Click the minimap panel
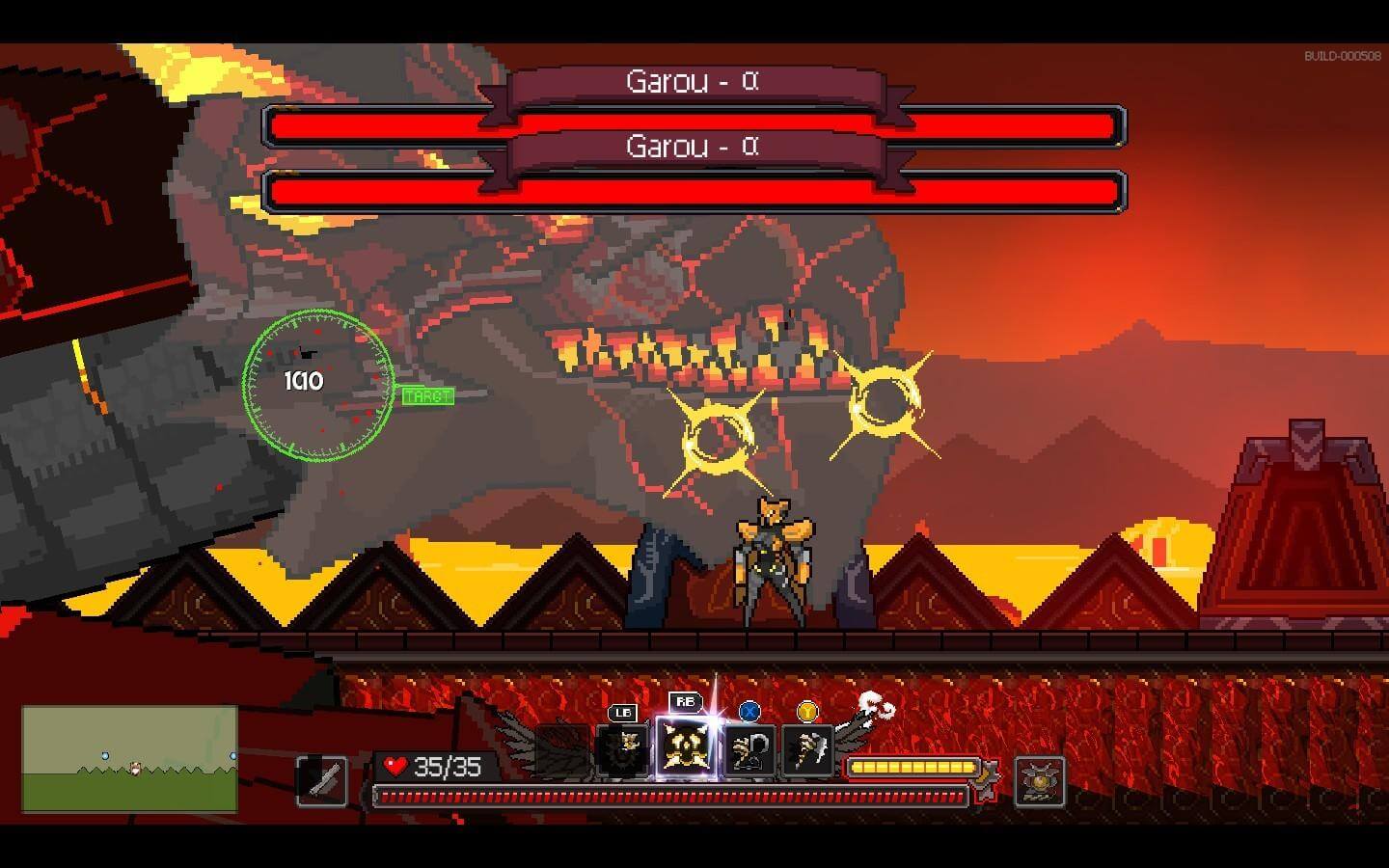1389x868 pixels. [130, 758]
